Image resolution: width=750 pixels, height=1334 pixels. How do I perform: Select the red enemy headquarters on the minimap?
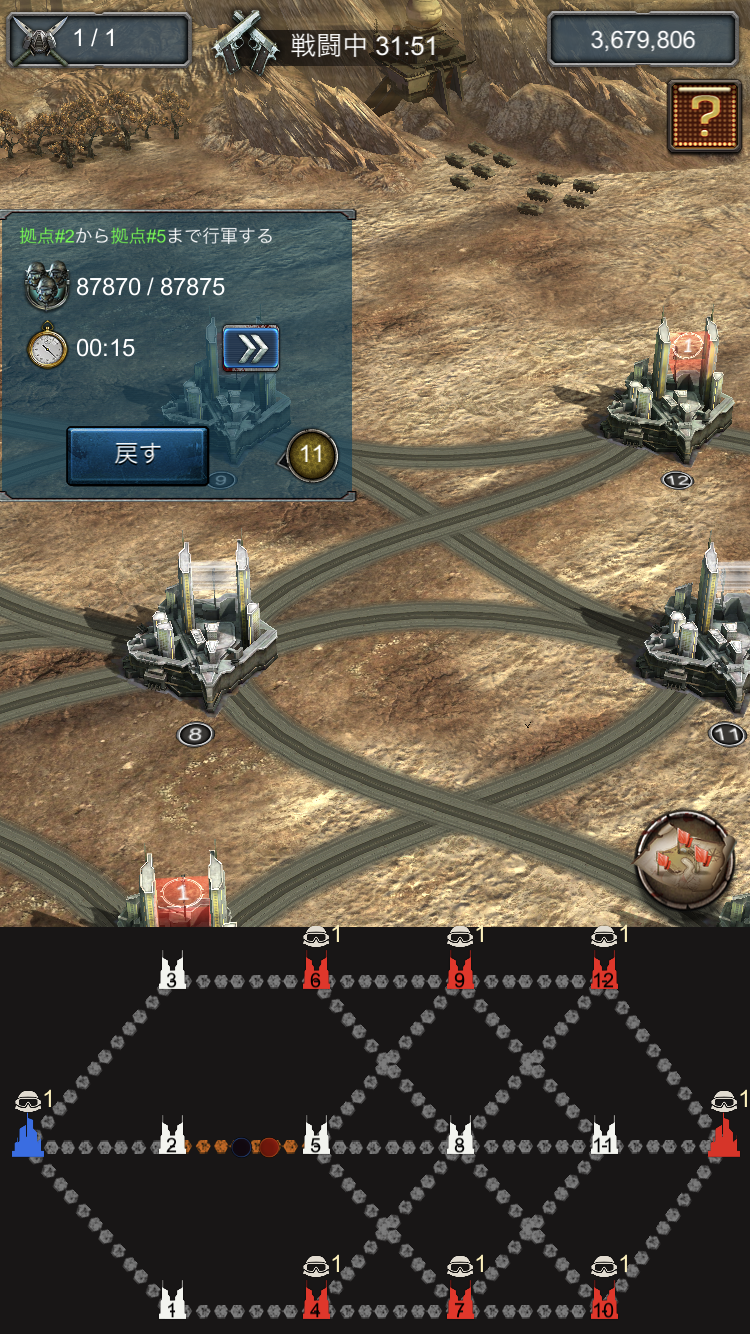(x=723, y=1138)
